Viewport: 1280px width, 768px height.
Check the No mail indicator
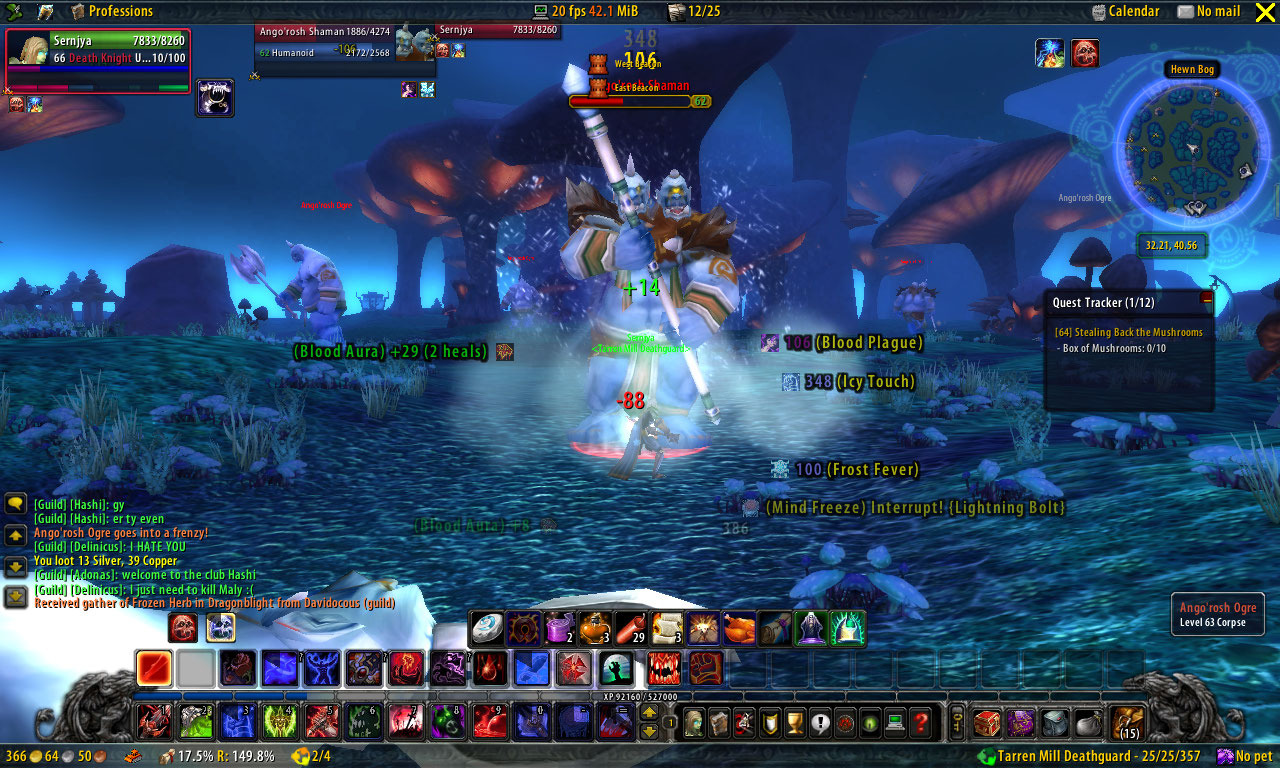(x=1208, y=11)
